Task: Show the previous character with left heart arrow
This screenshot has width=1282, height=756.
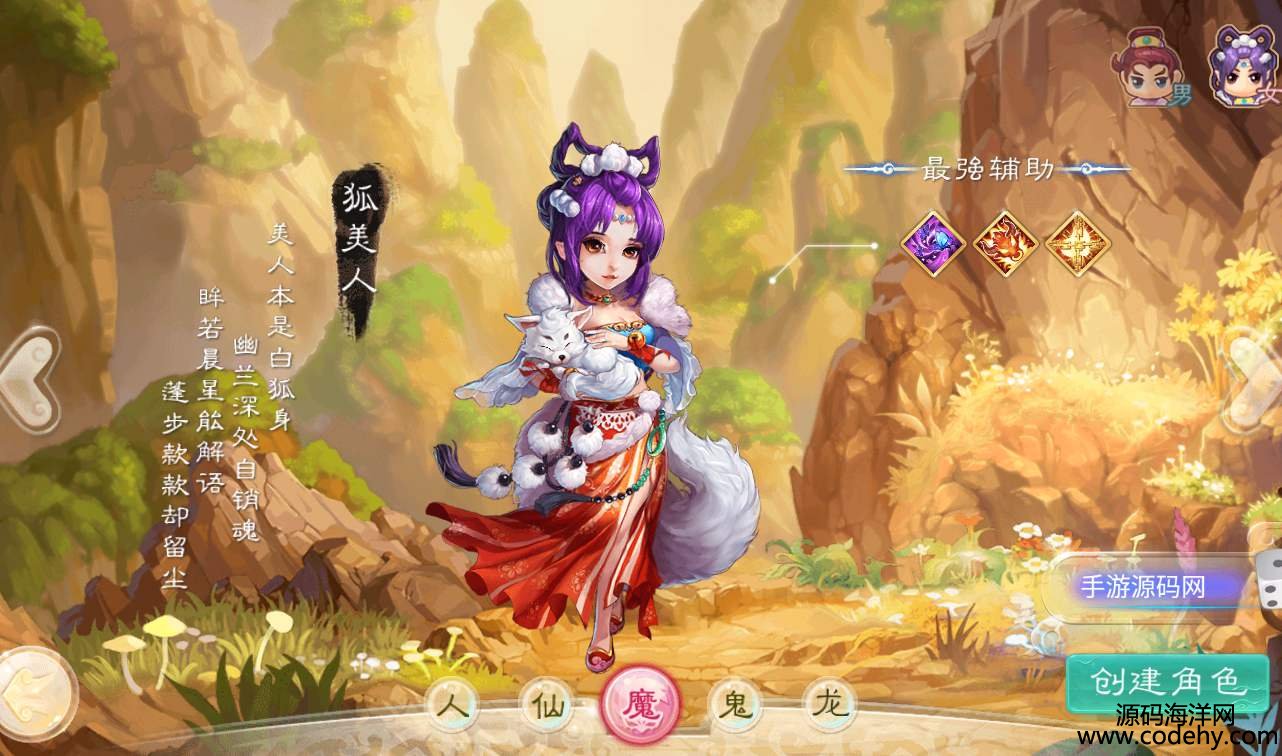Action: pyautogui.click(x=28, y=383)
